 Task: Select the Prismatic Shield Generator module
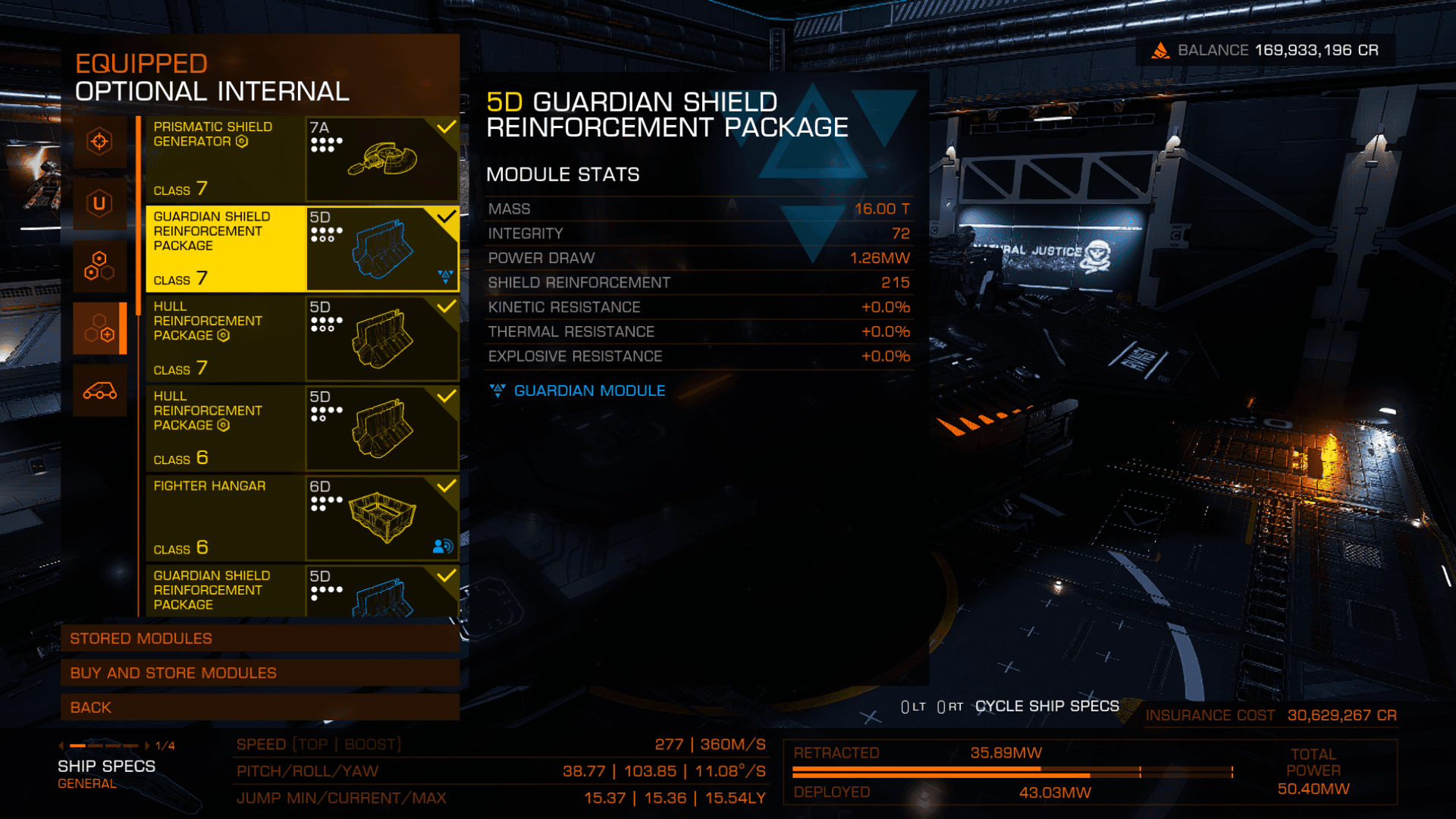tap(302, 159)
